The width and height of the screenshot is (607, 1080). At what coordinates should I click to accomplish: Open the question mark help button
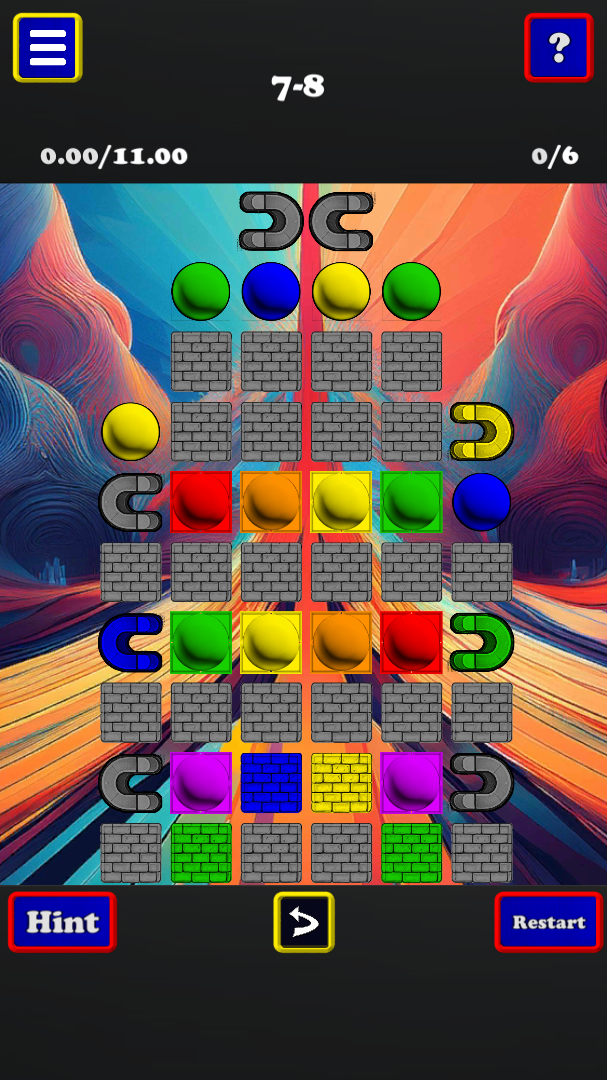pos(558,47)
